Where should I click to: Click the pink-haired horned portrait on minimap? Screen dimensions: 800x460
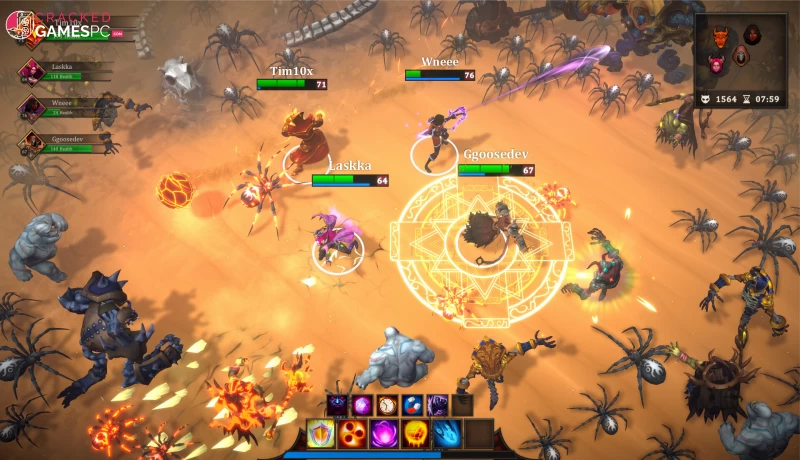[x=716, y=66]
